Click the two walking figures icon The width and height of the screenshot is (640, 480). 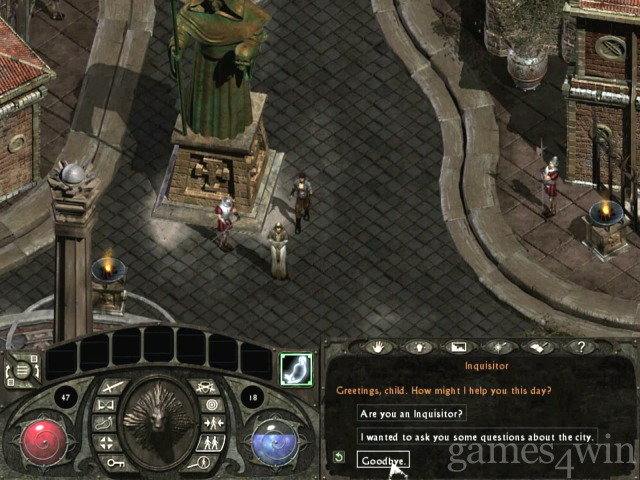tap(210, 442)
